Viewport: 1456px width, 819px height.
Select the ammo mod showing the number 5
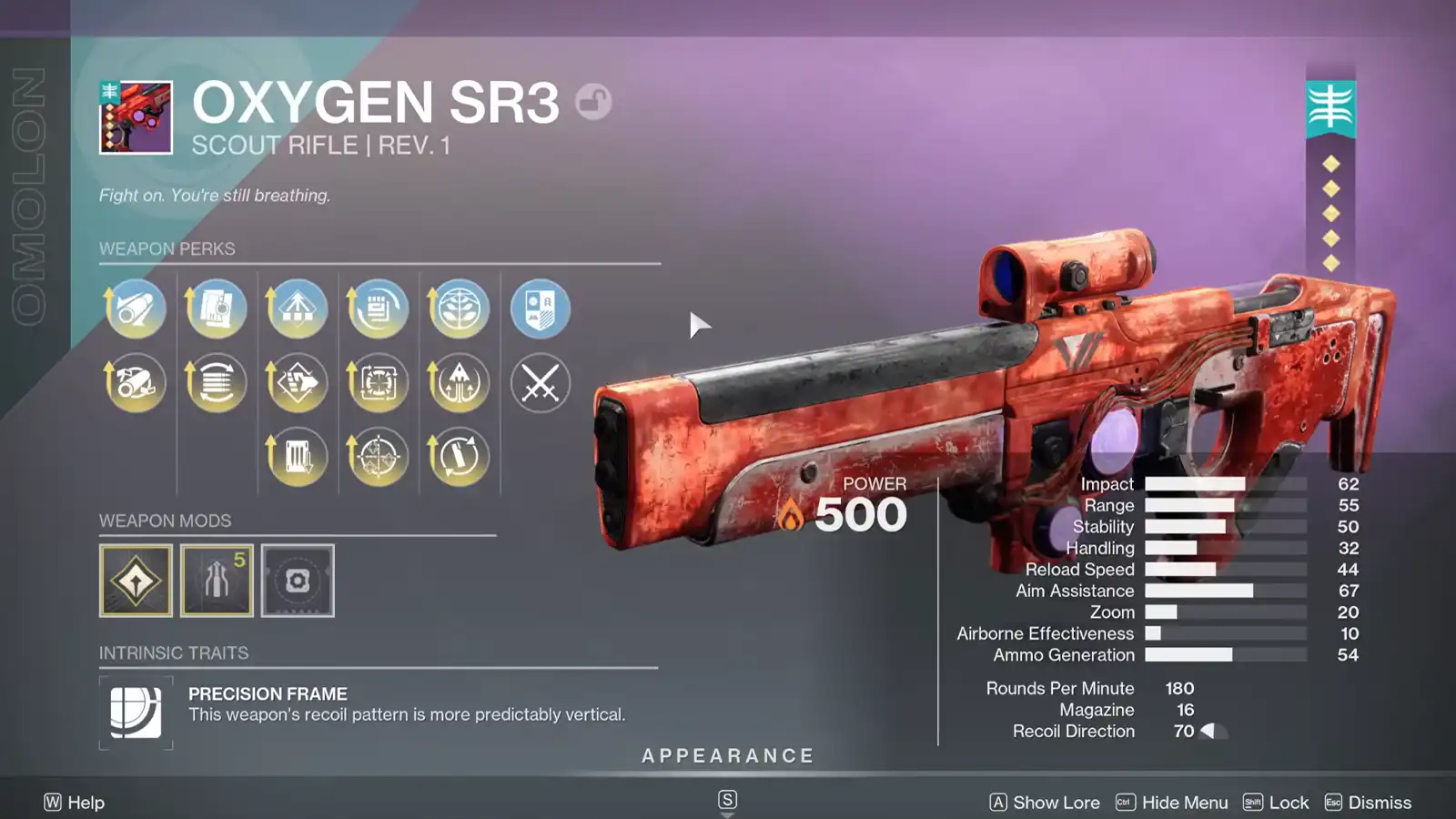[x=217, y=580]
